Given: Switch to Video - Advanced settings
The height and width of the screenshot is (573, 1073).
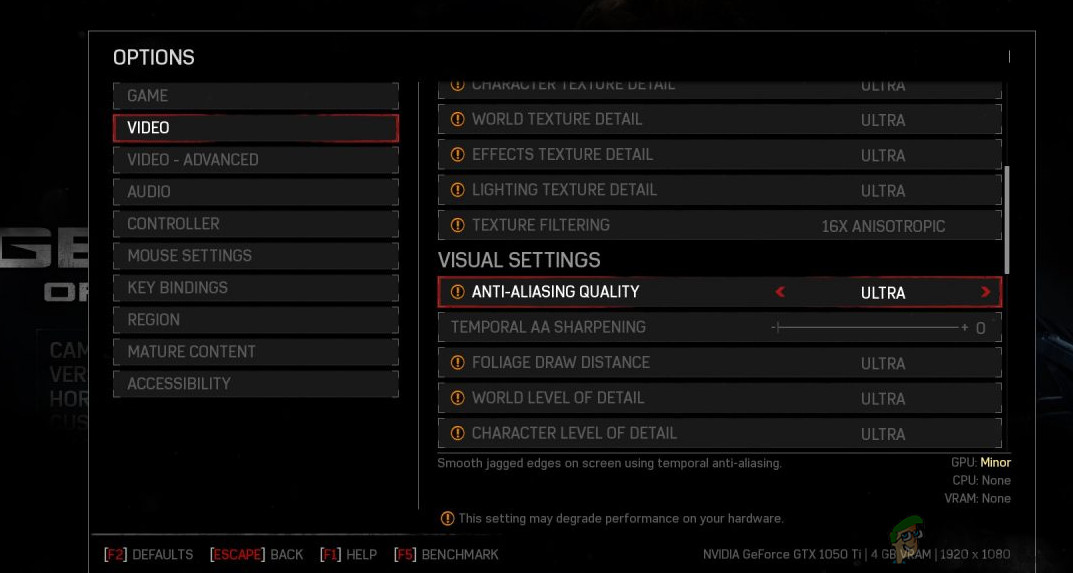Looking at the screenshot, I should point(255,160).
